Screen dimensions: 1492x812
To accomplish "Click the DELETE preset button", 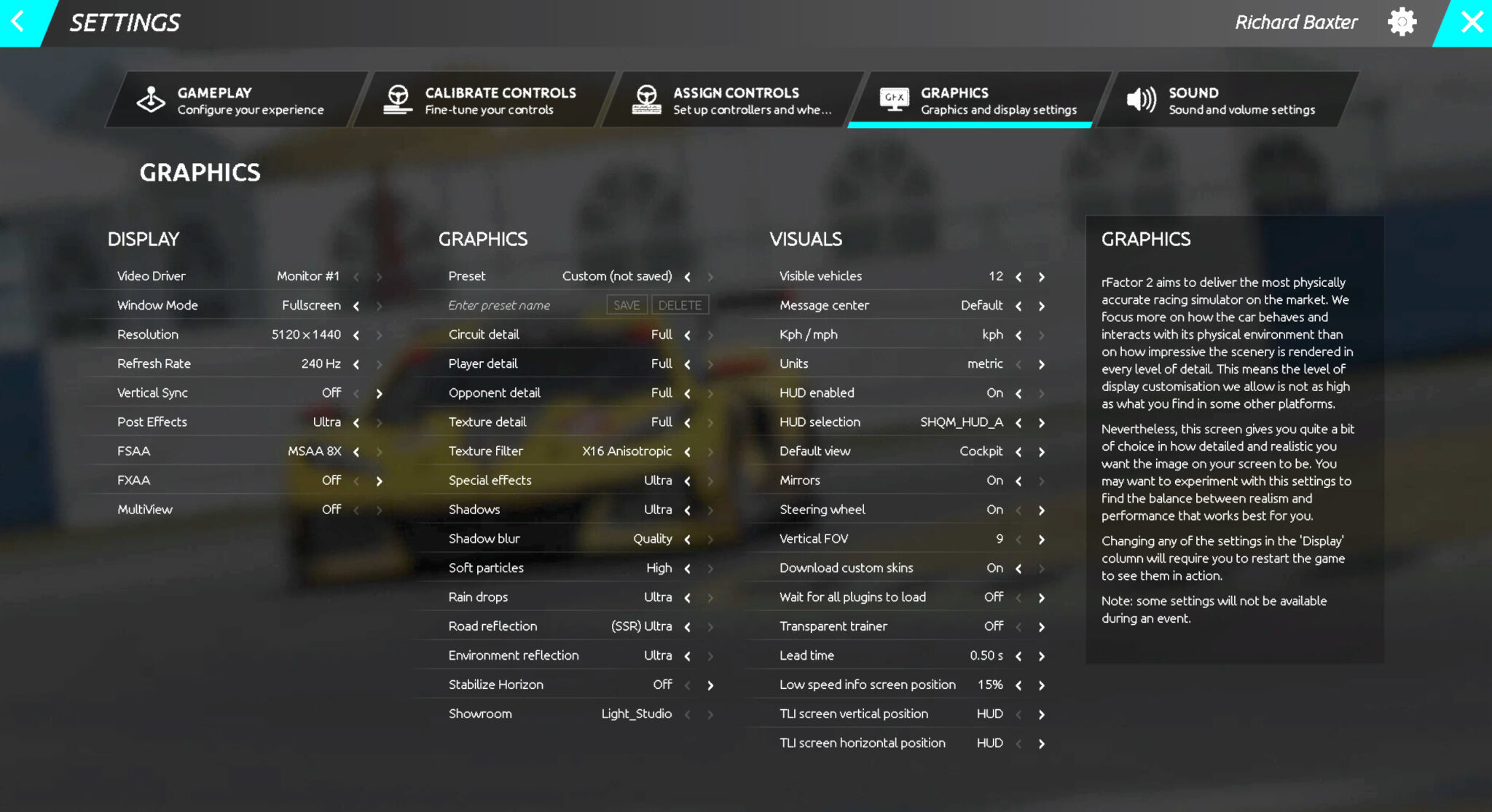I will coord(679,304).
